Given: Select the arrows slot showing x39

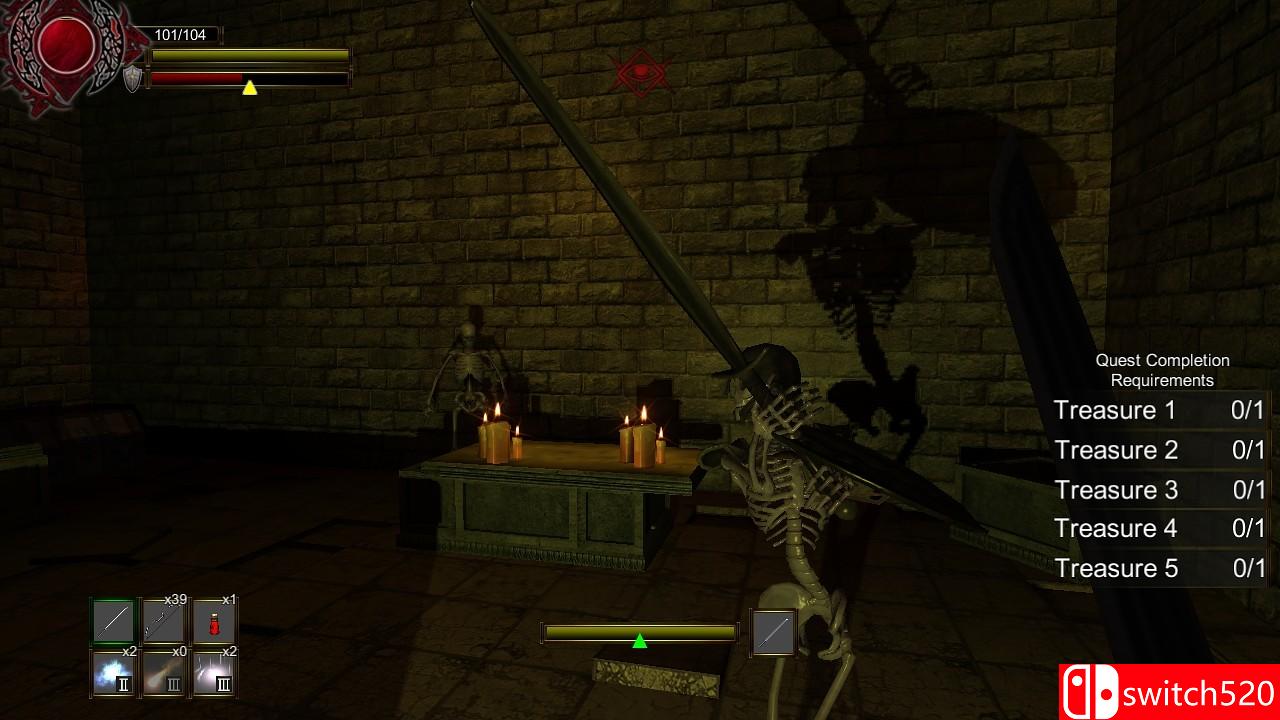Looking at the screenshot, I should pyautogui.click(x=163, y=622).
